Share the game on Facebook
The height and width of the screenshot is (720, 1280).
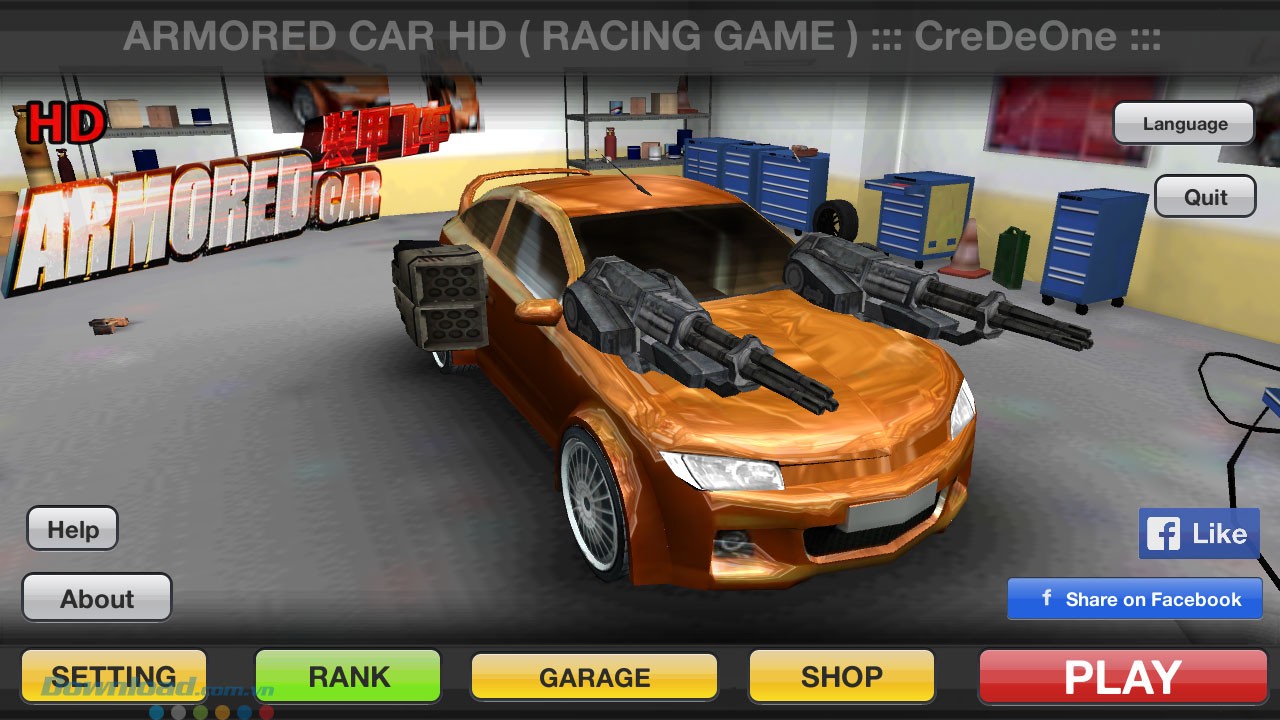coord(1133,598)
